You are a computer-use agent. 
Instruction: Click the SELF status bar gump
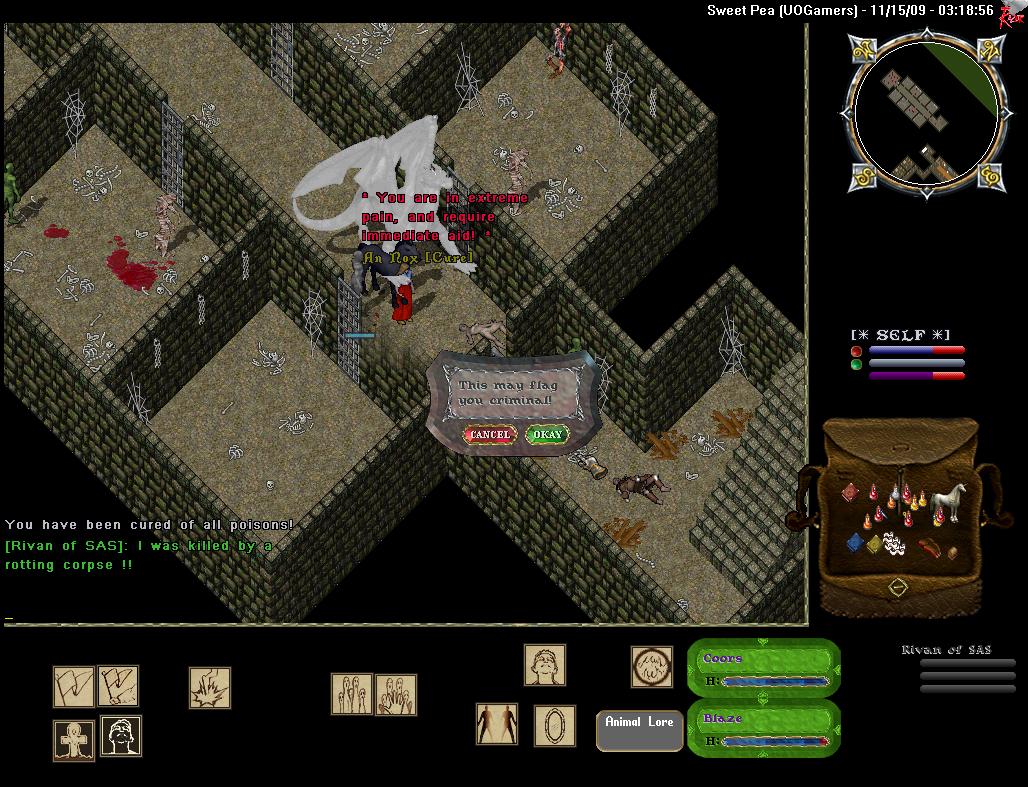coord(908,356)
